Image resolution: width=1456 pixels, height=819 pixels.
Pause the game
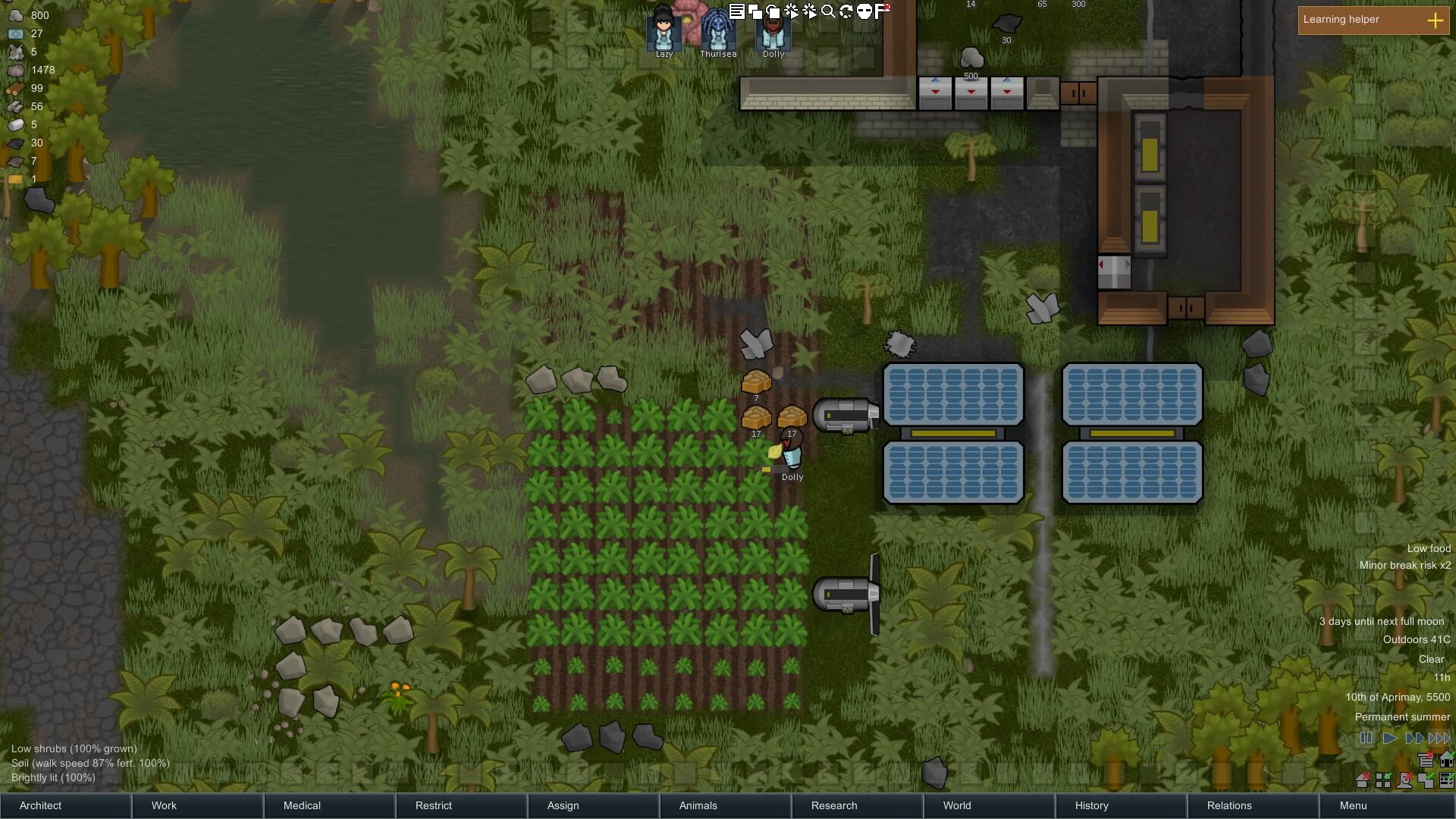coord(1366,738)
